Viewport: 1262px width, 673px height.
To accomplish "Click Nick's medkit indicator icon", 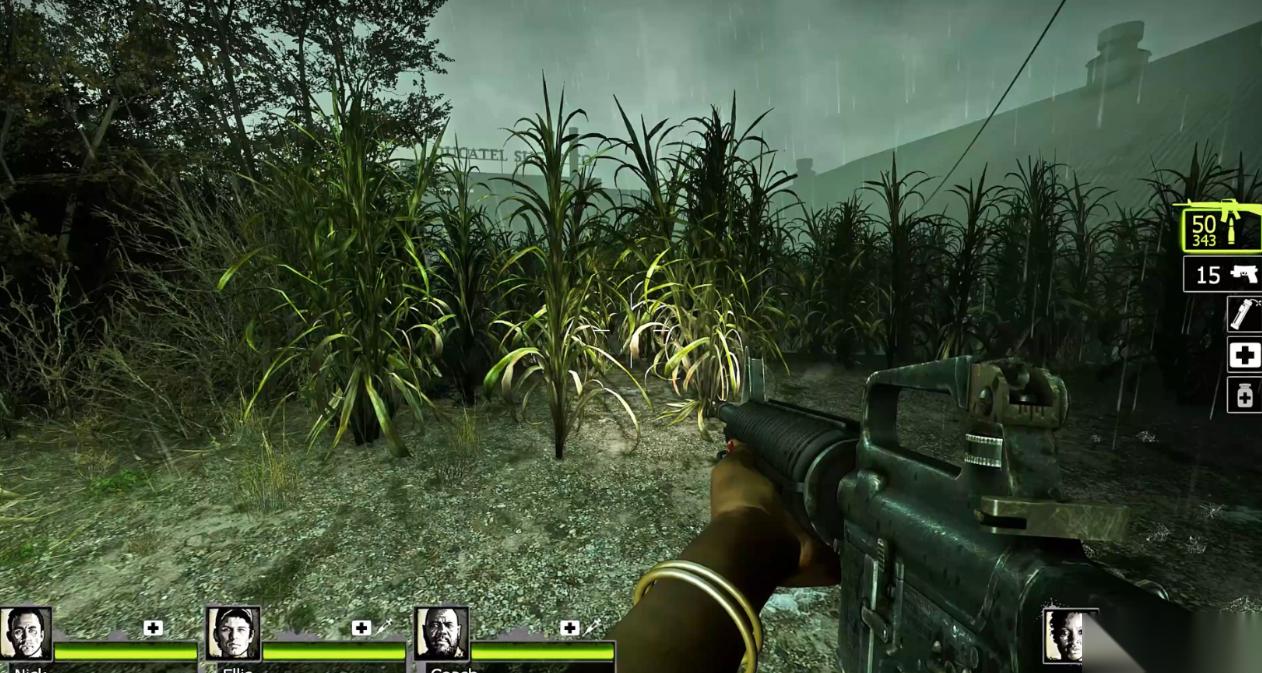I will pos(153,628).
